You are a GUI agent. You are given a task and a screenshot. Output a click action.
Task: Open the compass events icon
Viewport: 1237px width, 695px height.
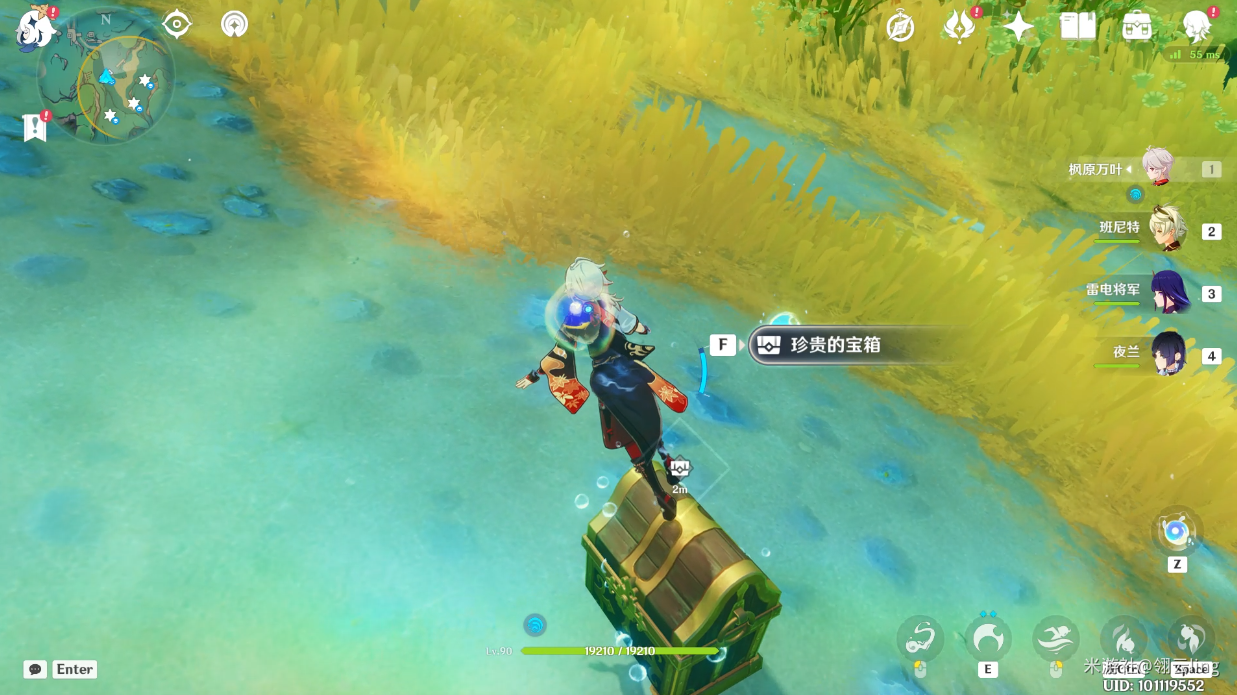900,27
